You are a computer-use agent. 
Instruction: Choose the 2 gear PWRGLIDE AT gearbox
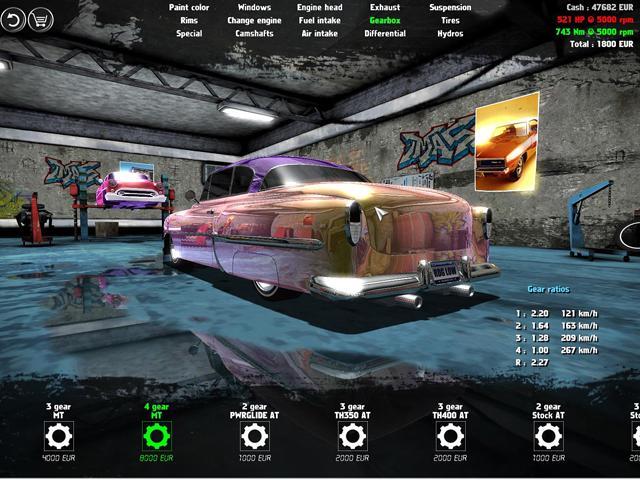(x=254, y=435)
